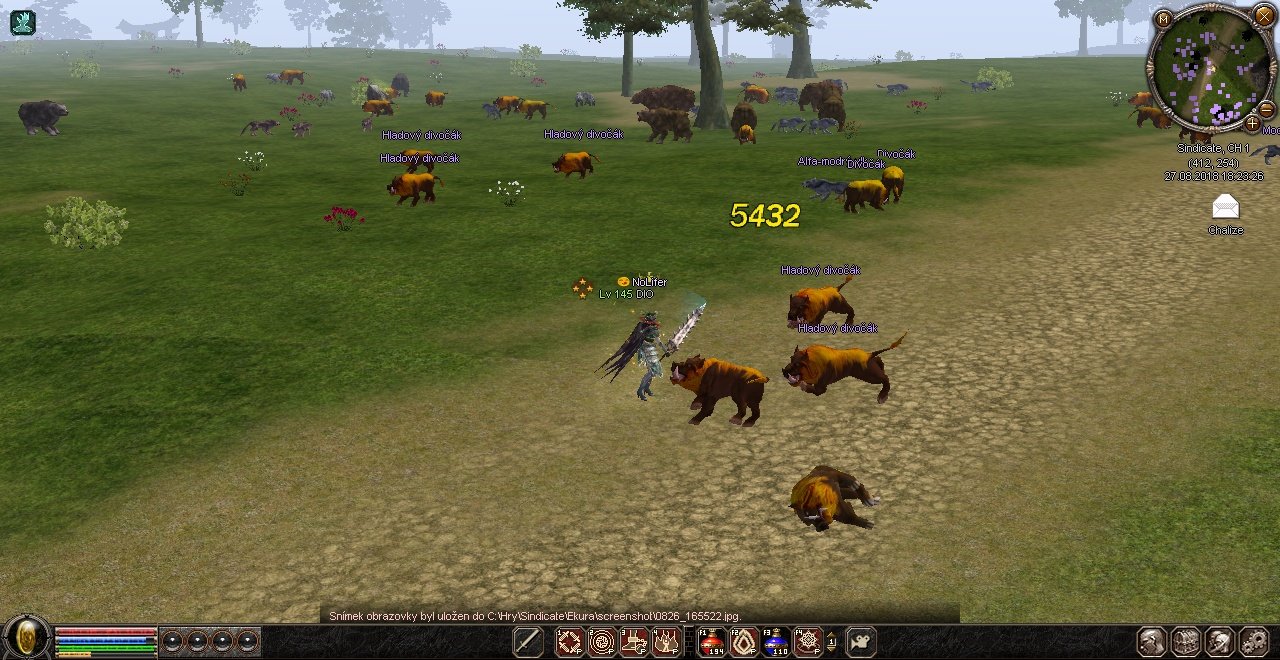Zoom in the minimap with plus button
This screenshot has height=660, width=1280.
pyautogui.click(x=1252, y=124)
